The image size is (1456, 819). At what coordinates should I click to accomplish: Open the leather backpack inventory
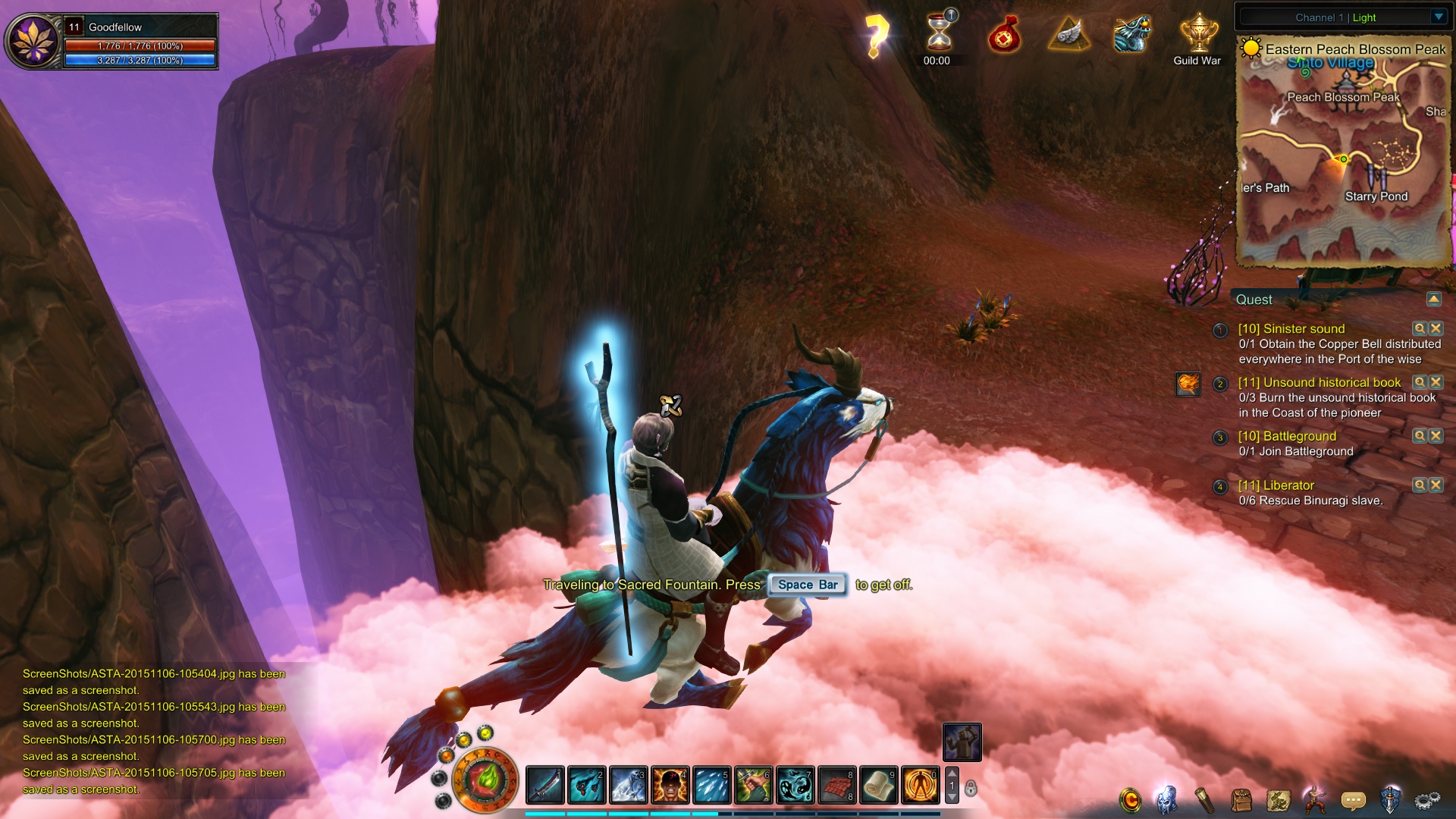coord(1241,799)
